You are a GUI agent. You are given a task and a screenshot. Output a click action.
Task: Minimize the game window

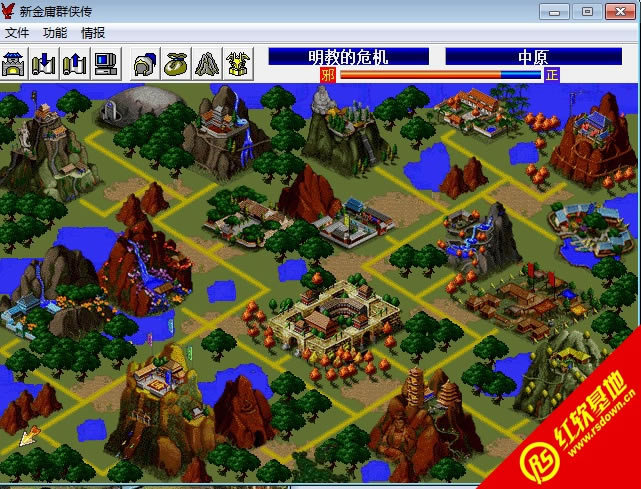pyautogui.click(x=555, y=11)
